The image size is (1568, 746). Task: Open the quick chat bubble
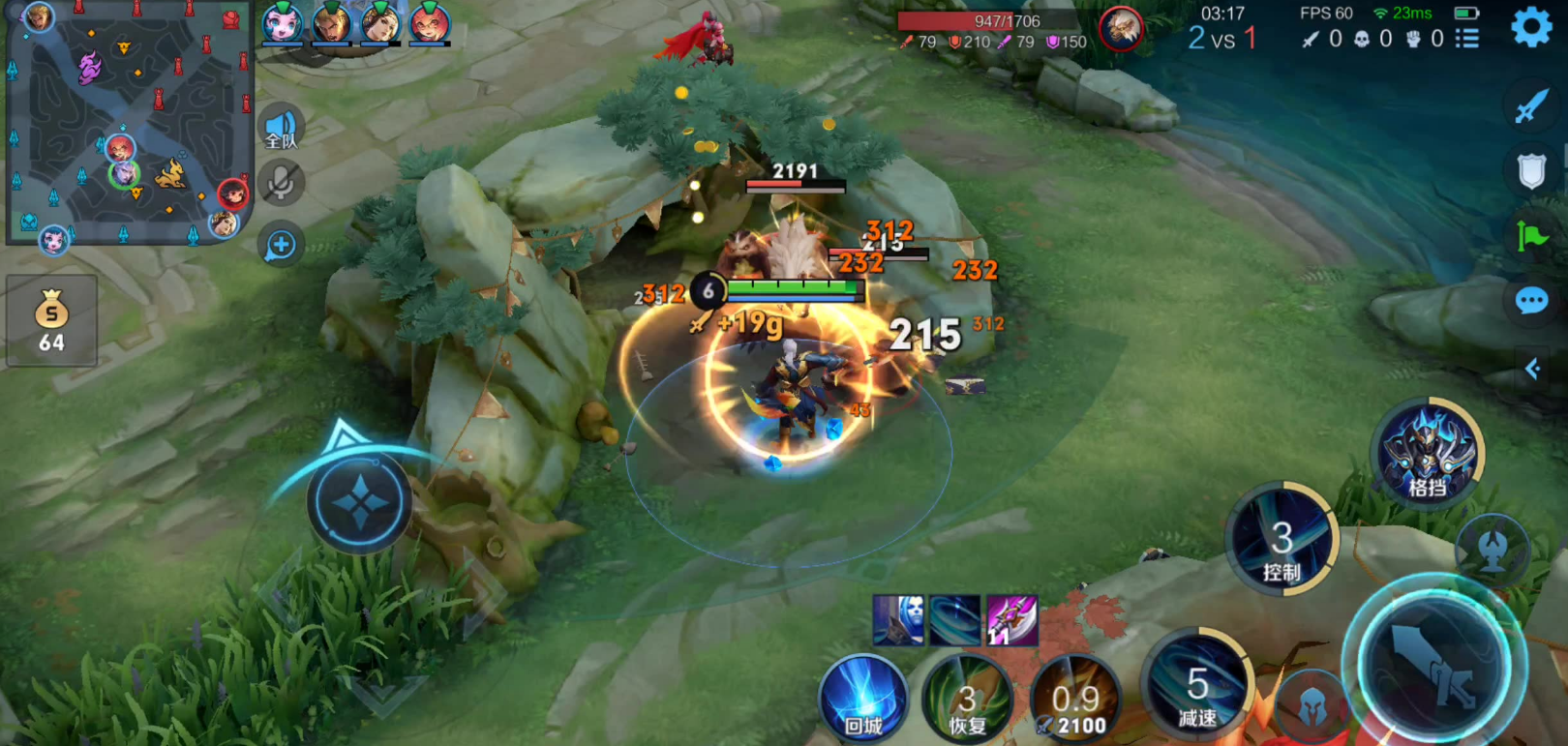click(1531, 301)
